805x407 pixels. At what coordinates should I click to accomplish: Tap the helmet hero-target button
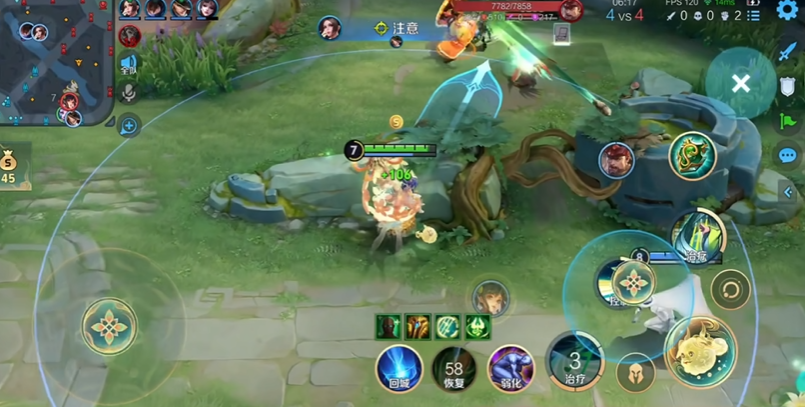[634, 374]
